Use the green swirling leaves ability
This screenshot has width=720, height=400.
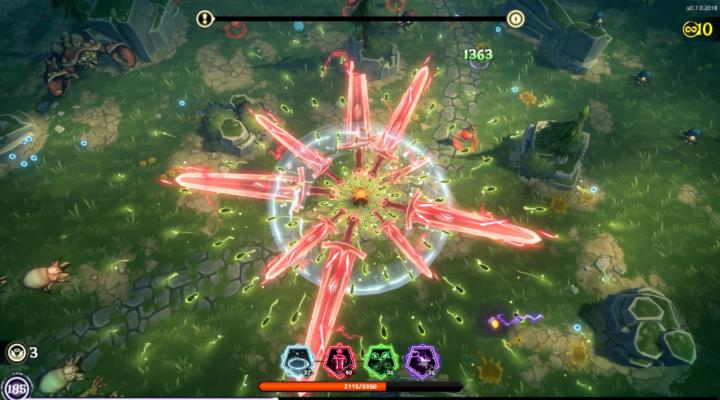pos(380,361)
